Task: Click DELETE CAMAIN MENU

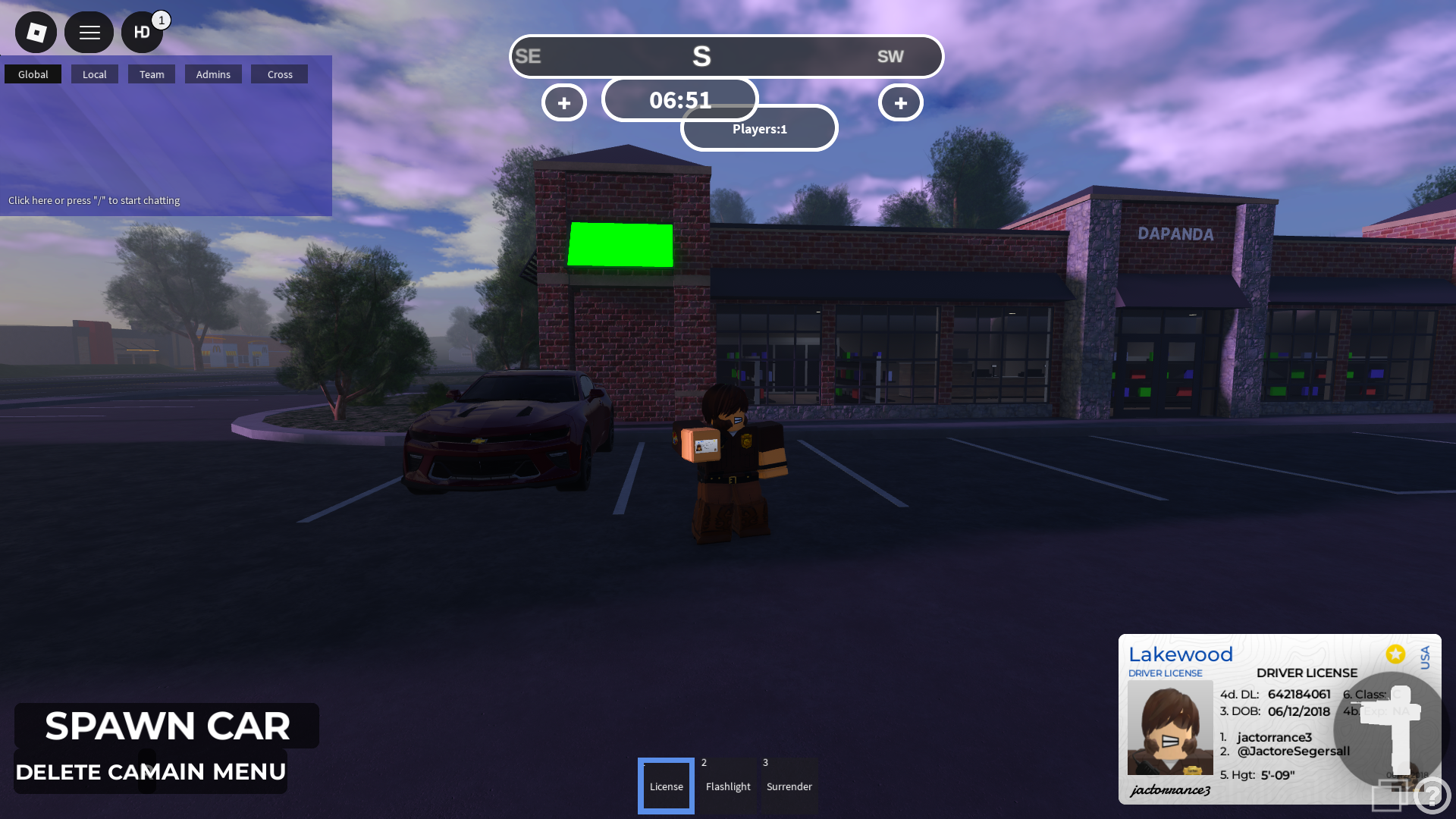Action: pyautogui.click(x=152, y=772)
